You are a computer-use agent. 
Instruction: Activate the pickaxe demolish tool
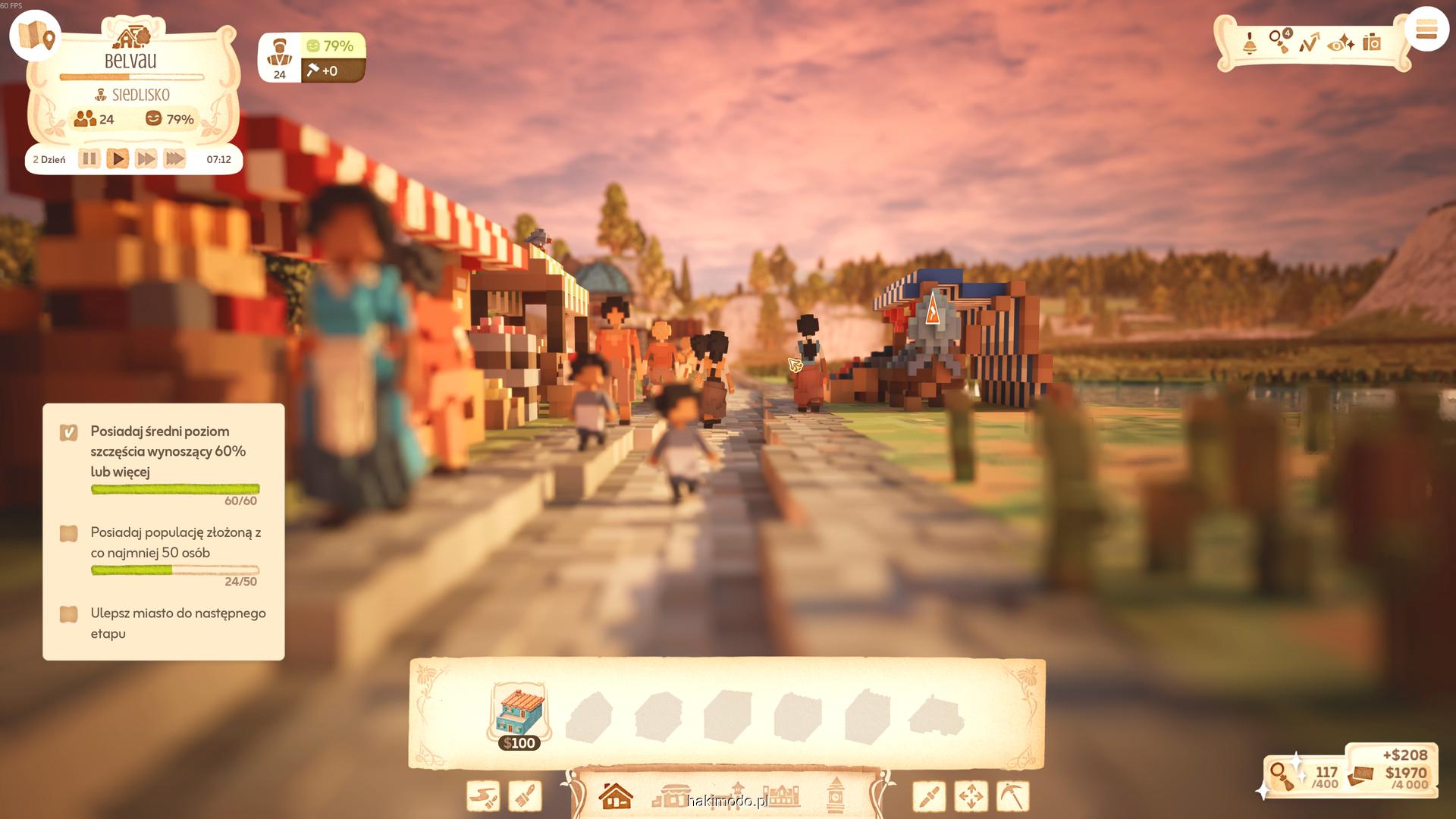tap(1012, 796)
